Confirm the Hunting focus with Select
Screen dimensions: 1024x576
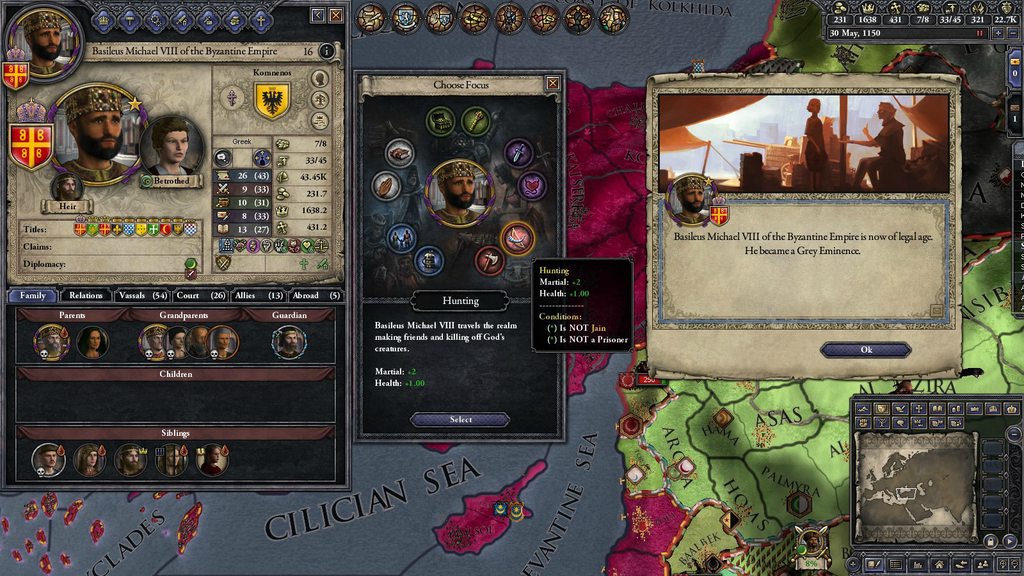[460, 420]
